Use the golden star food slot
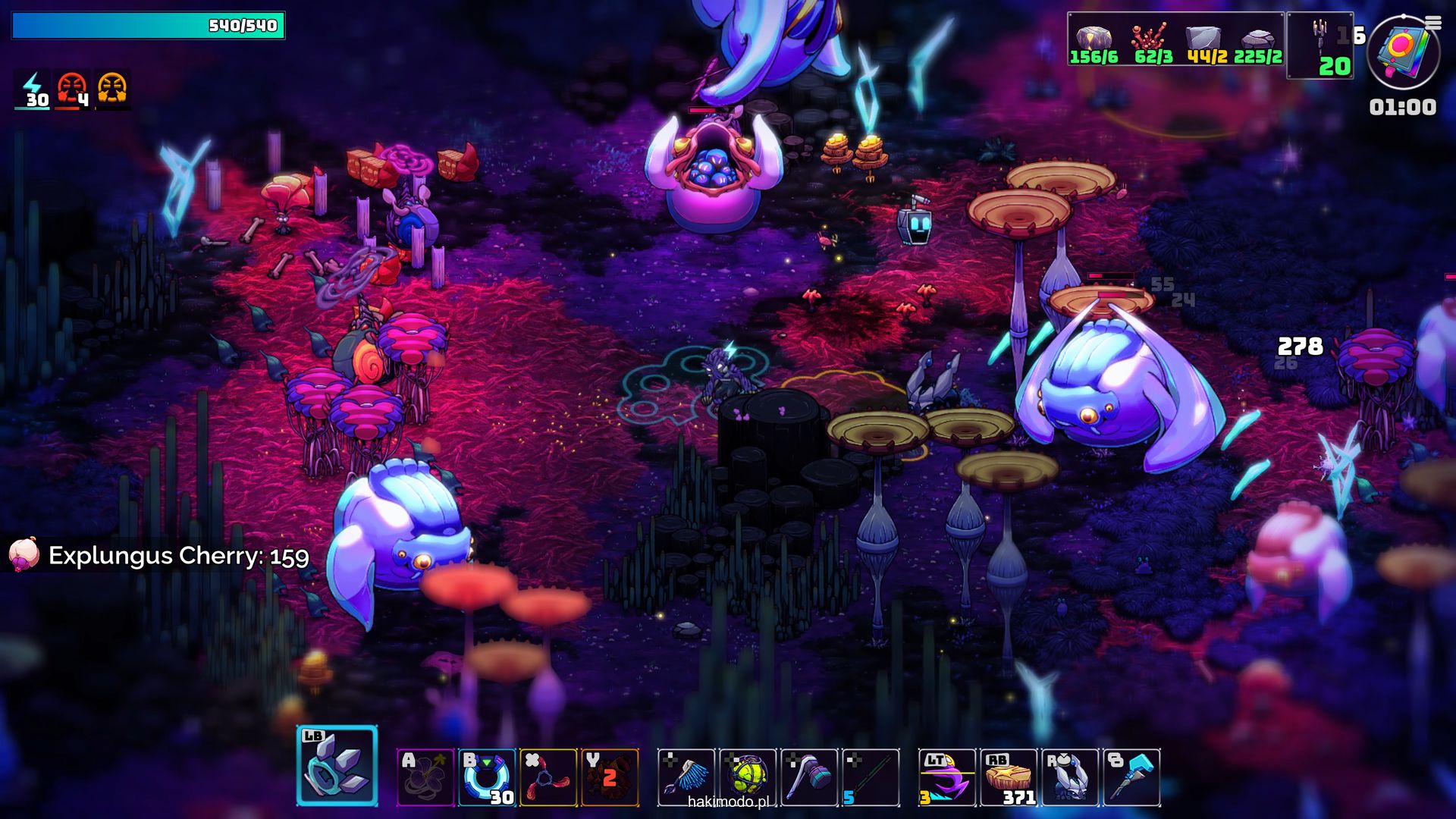 [1009, 777]
